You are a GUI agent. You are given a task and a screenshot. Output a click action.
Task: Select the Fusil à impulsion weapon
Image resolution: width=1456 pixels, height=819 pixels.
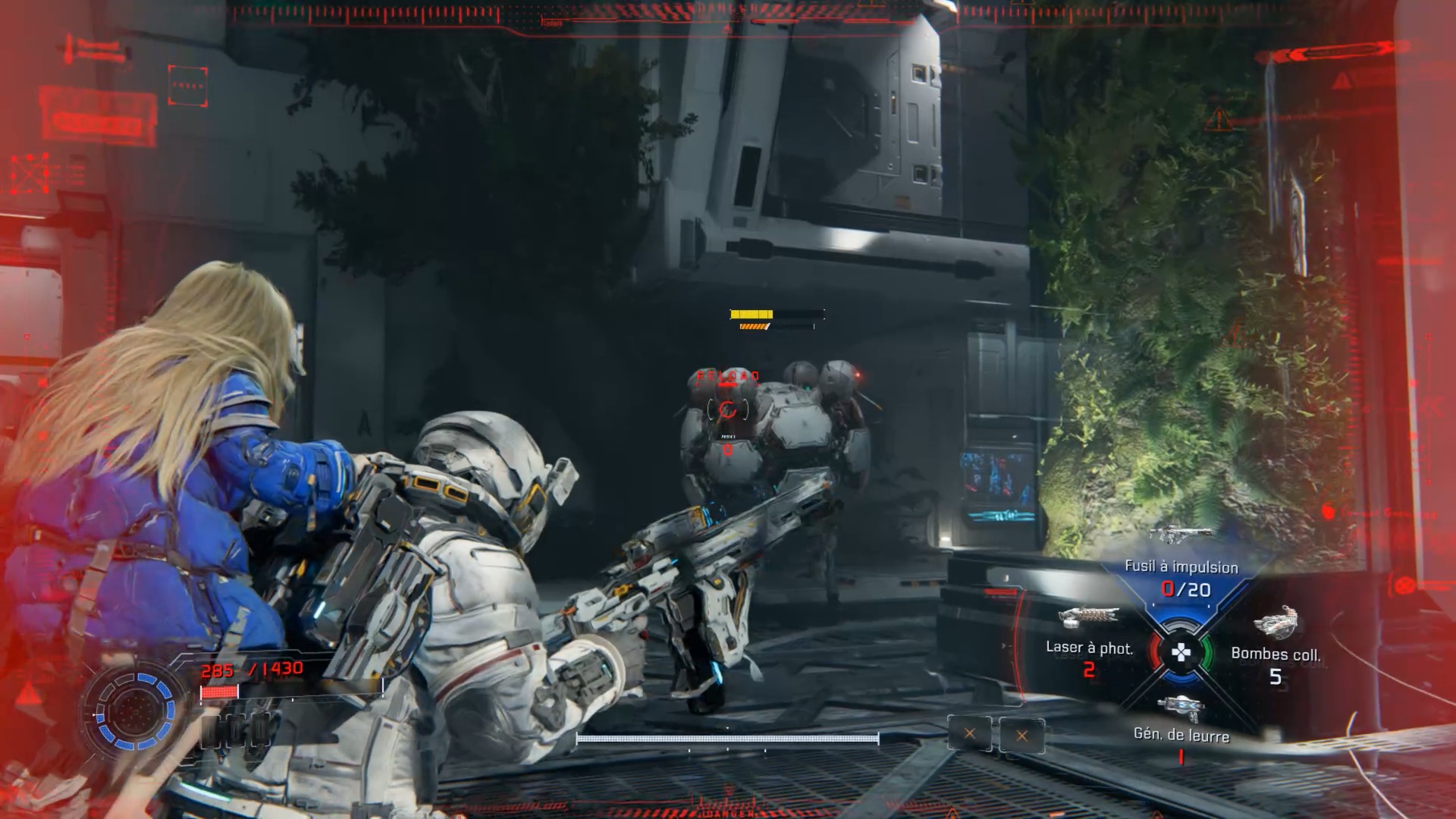point(1181,567)
